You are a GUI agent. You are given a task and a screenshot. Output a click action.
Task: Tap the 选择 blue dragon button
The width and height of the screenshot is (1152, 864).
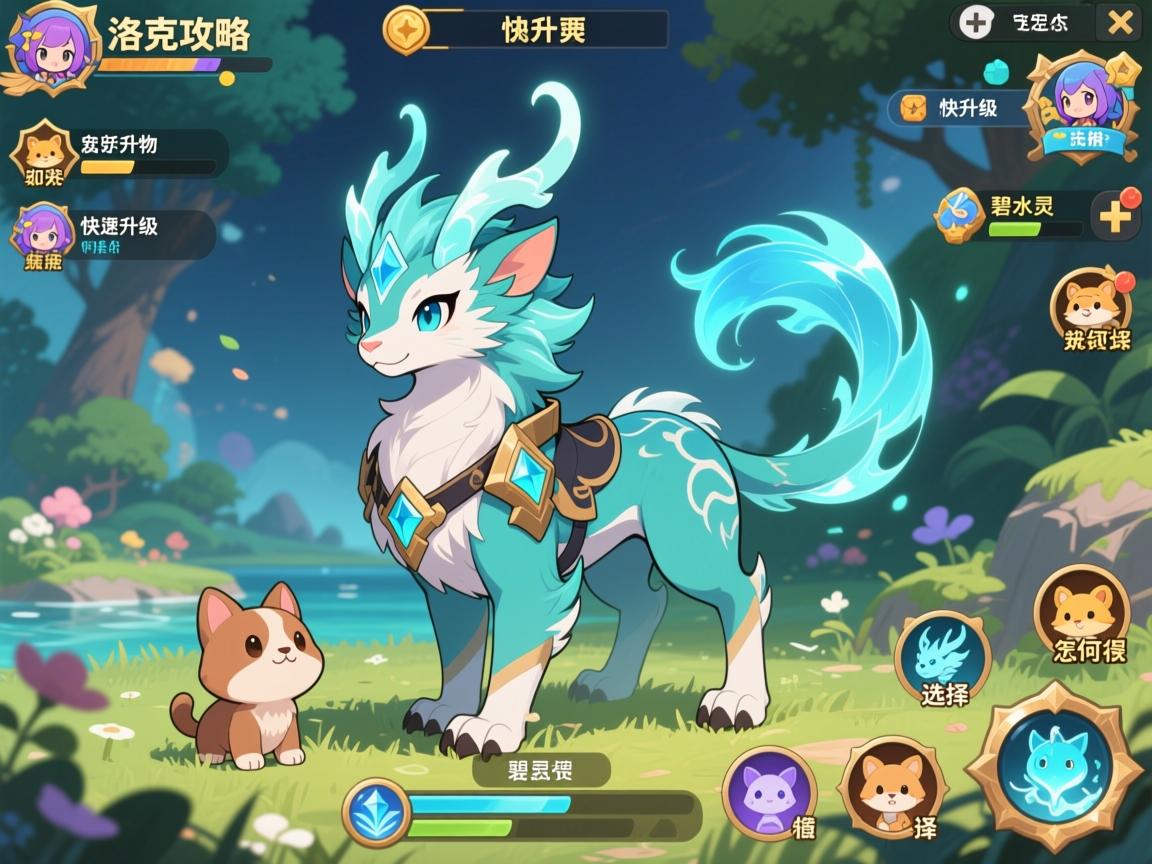click(942, 657)
